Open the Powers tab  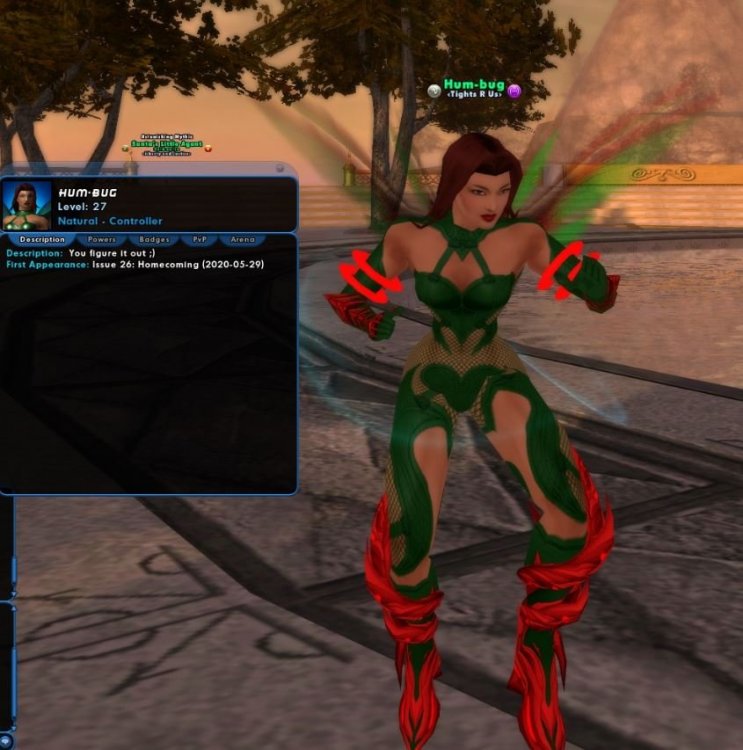click(102, 240)
